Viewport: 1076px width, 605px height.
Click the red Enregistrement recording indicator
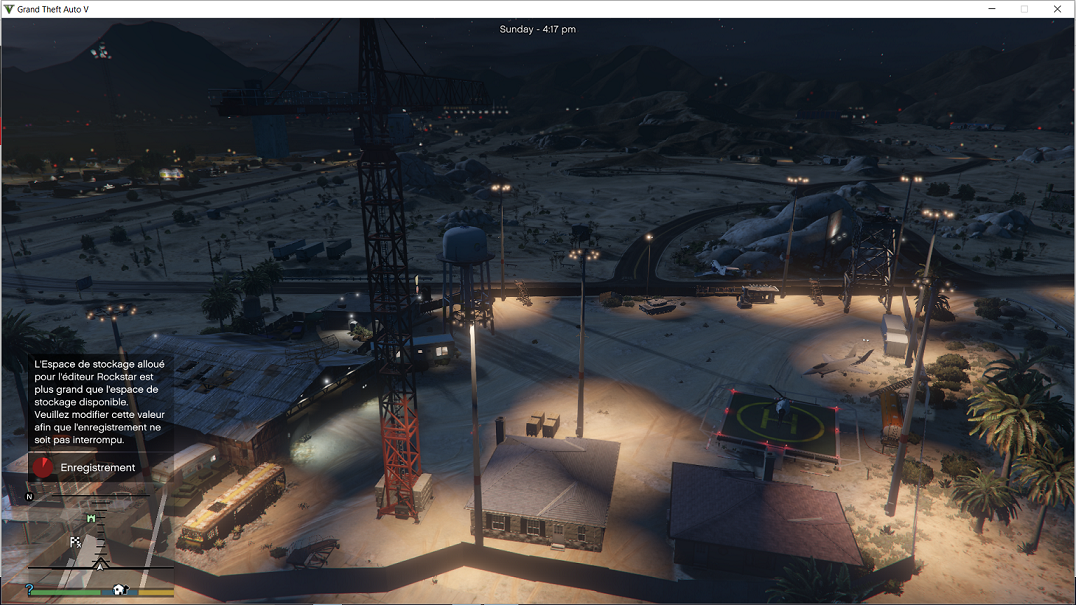pyautogui.click(x=43, y=467)
